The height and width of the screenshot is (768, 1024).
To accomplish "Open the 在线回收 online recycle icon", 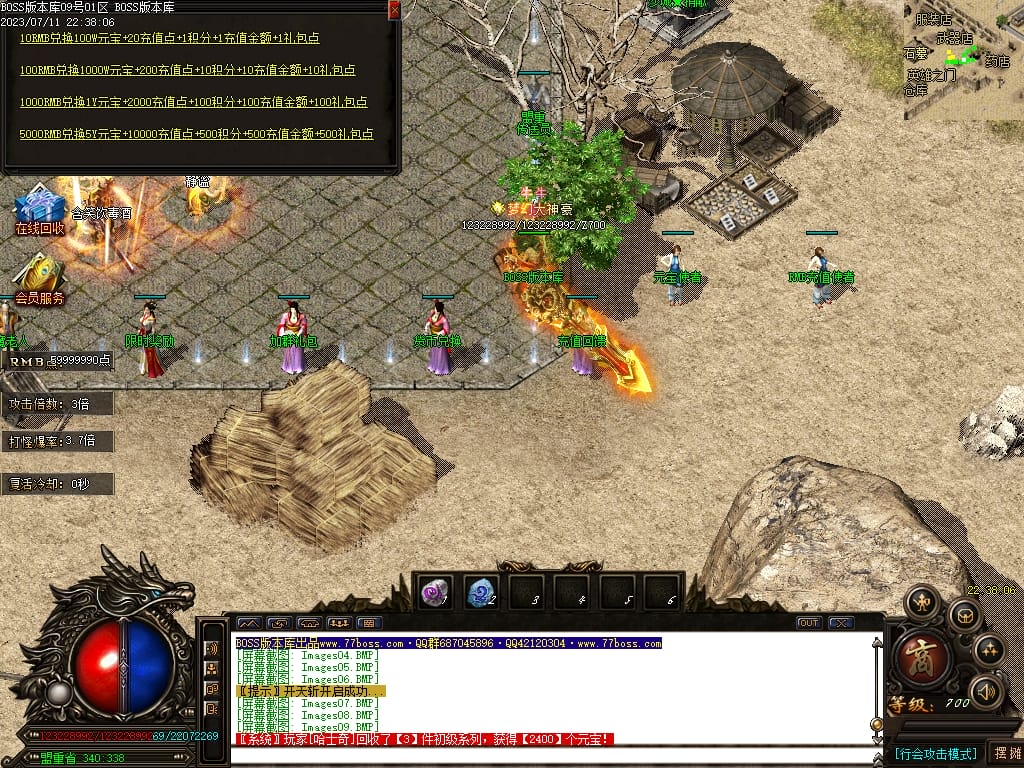I will click(x=39, y=210).
